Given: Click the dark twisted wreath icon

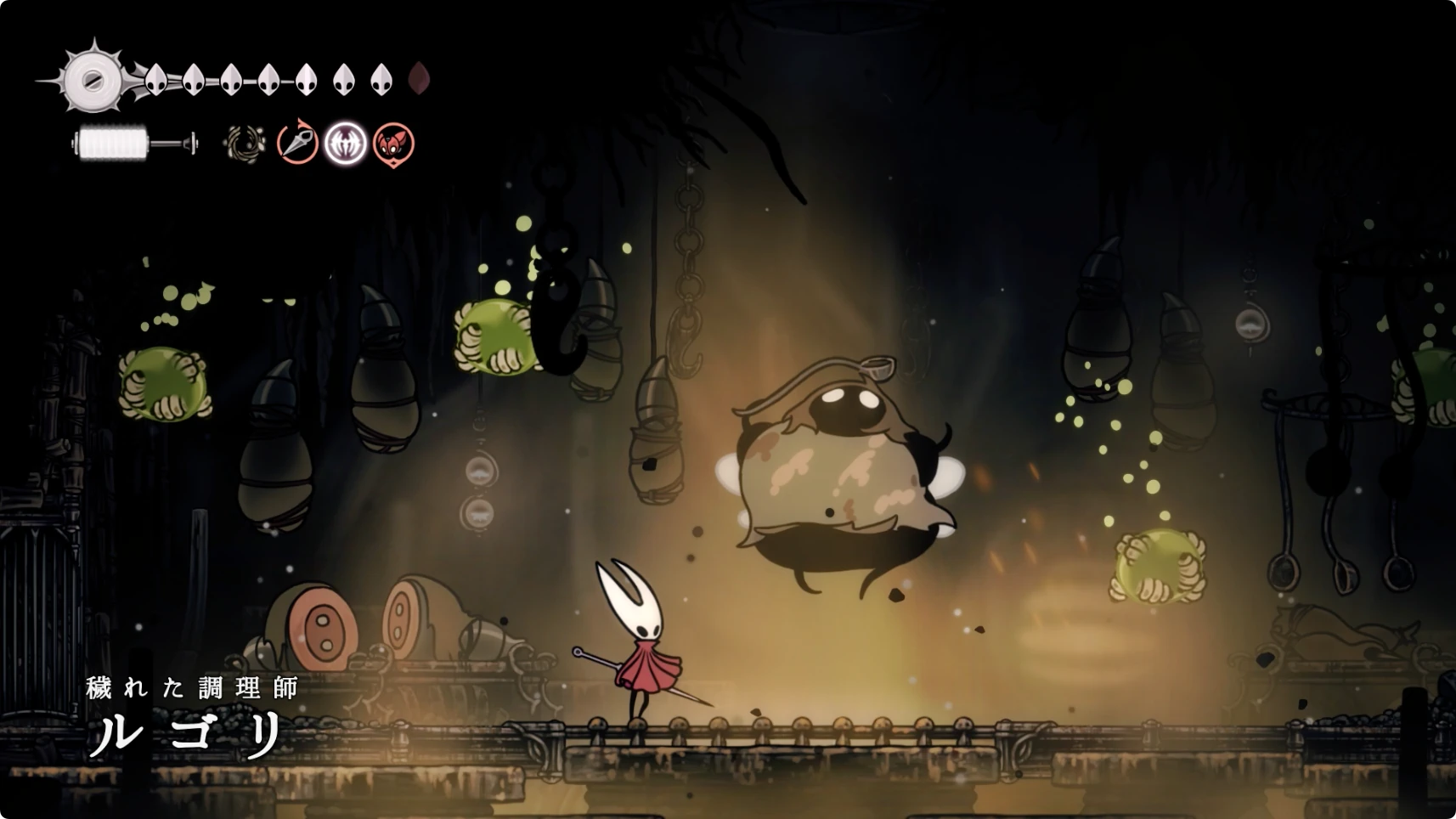Looking at the screenshot, I should click(245, 144).
